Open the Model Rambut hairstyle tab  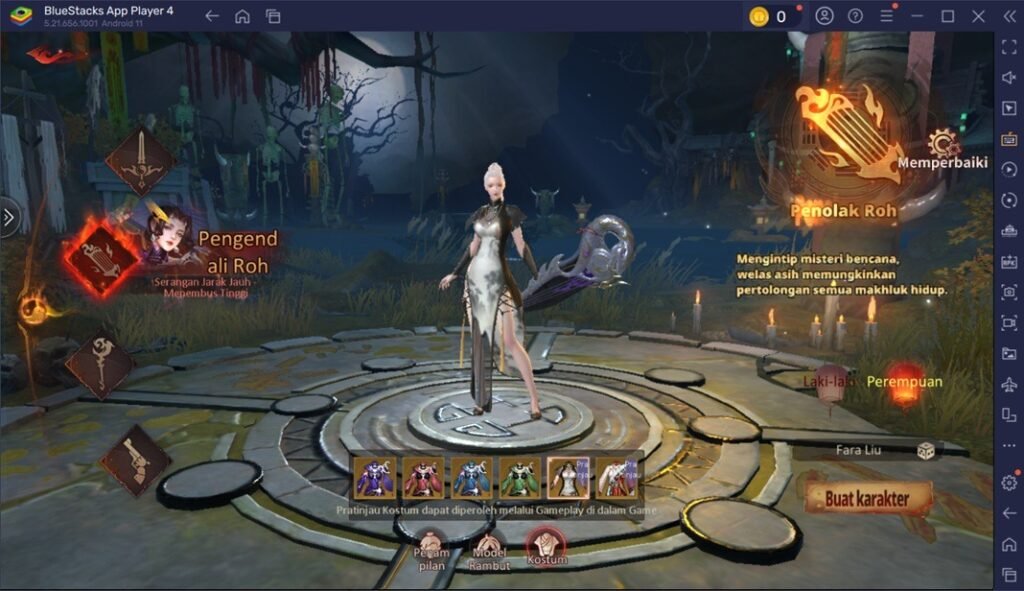tap(489, 551)
